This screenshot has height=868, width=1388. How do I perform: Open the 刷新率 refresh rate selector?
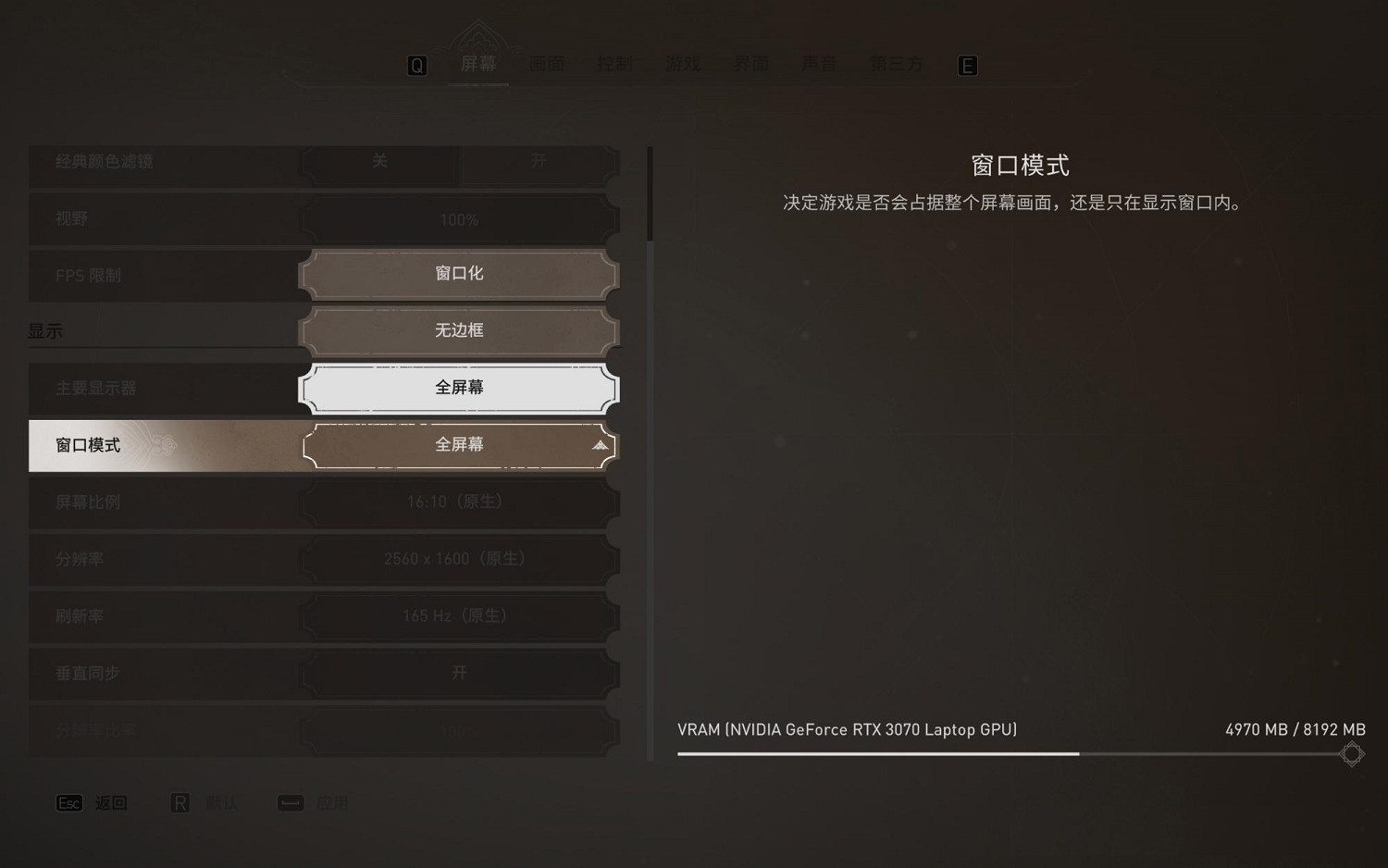pos(458,615)
